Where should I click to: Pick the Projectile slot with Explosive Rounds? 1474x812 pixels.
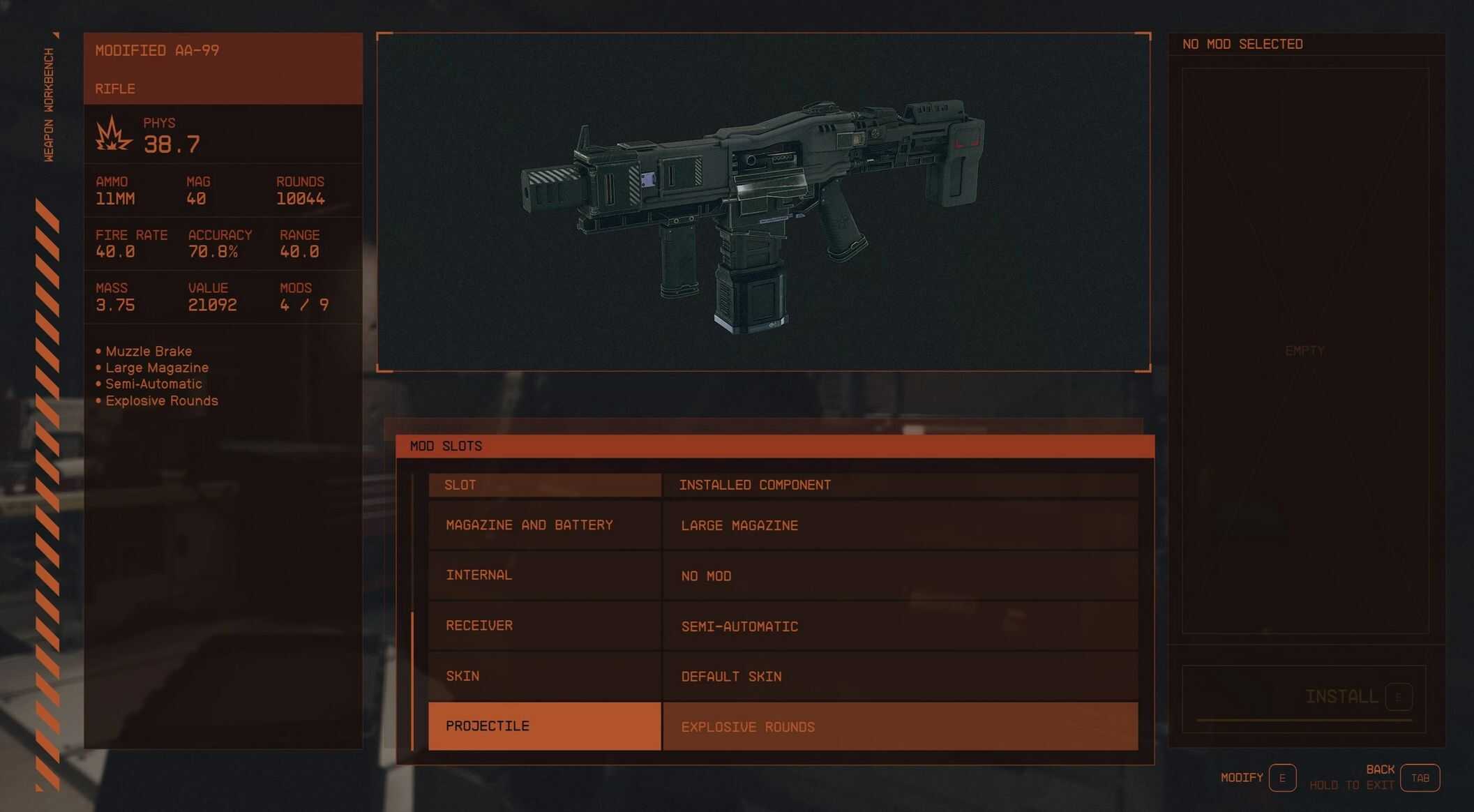[x=544, y=726]
